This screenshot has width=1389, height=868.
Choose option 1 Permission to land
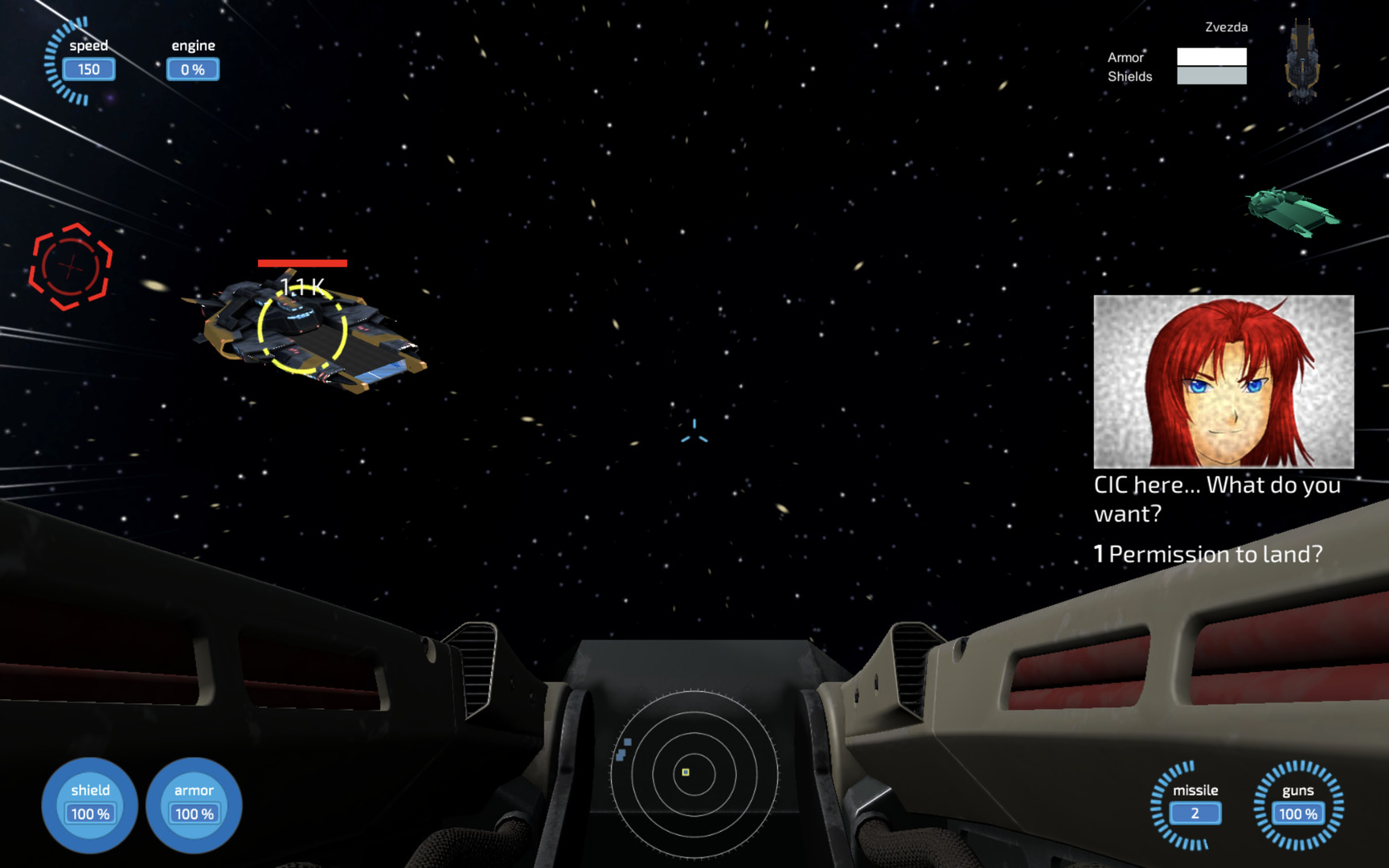(x=1208, y=554)
